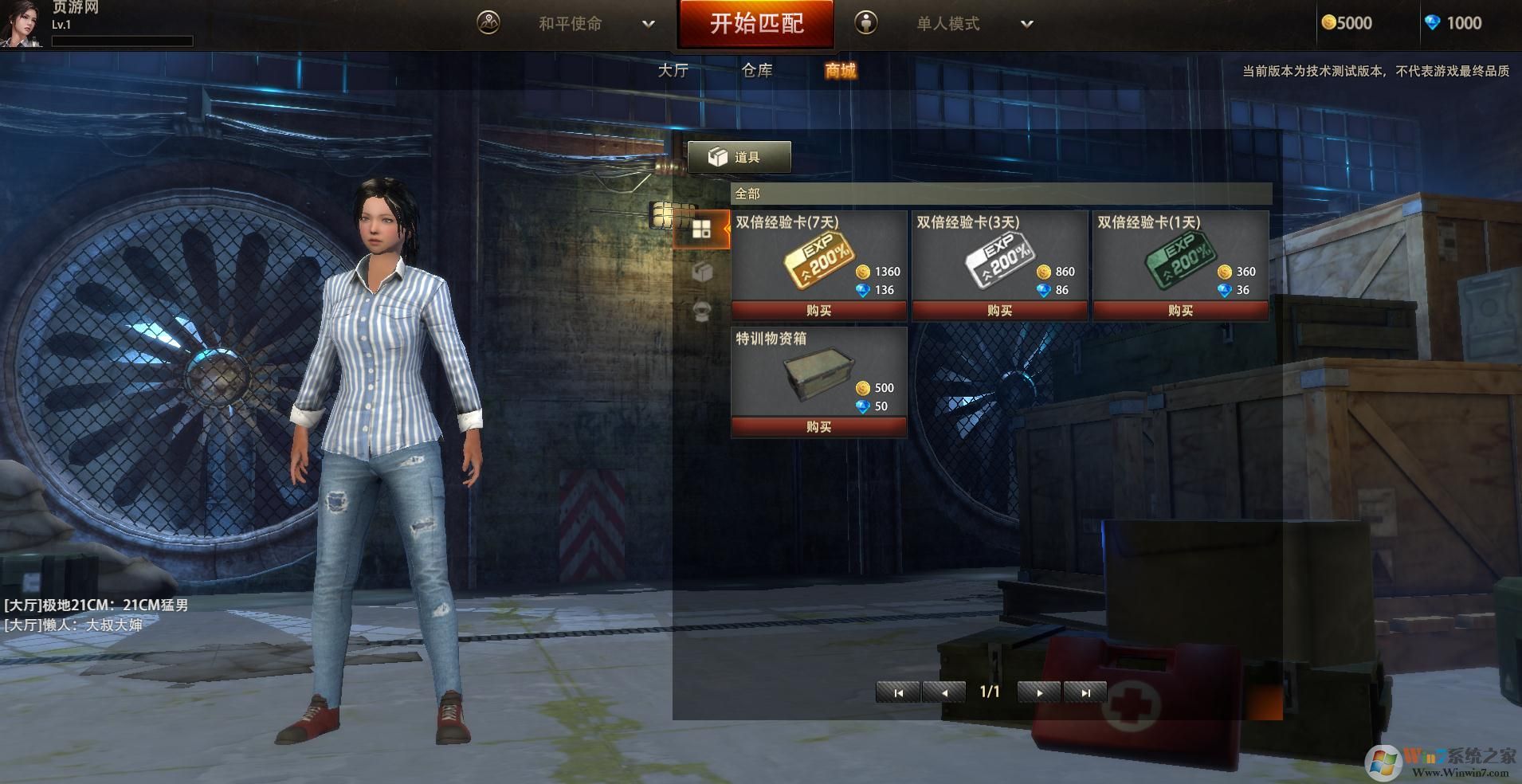Go to the next shop page

(1039, 692)
